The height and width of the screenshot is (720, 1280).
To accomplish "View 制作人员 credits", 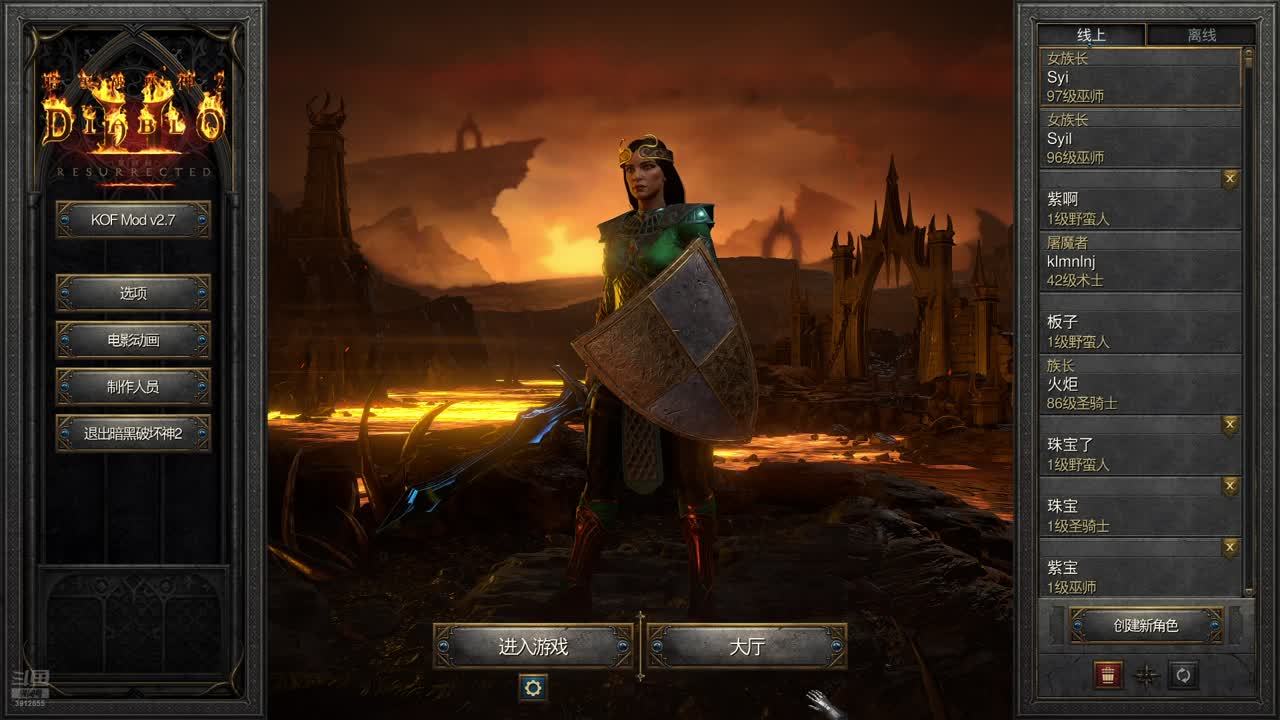I will tap(133, 387).
